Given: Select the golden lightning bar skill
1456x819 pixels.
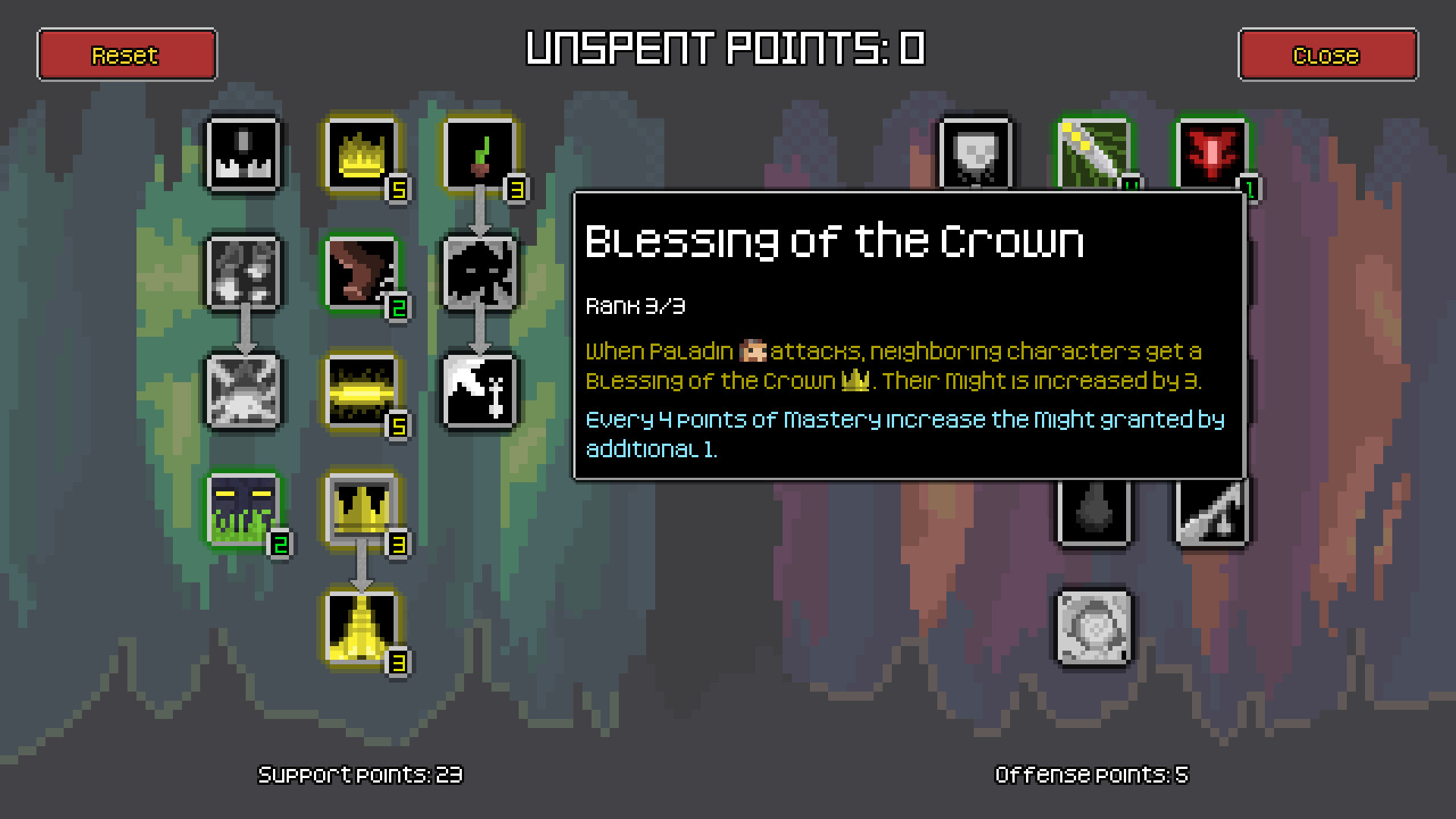Looking at the screenshot, I should 362,392.
